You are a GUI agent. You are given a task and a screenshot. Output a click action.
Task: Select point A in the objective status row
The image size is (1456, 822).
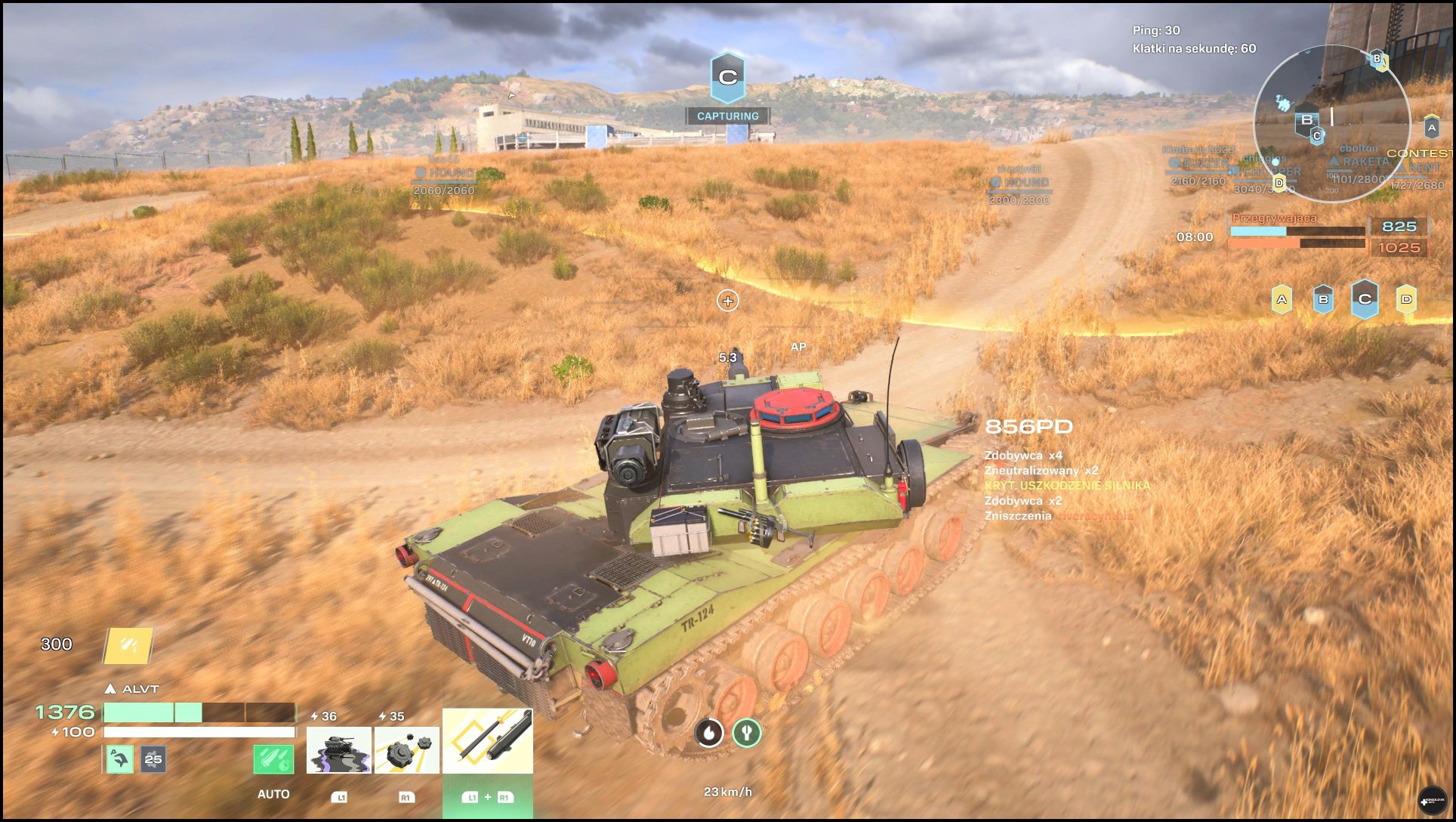1282,299
